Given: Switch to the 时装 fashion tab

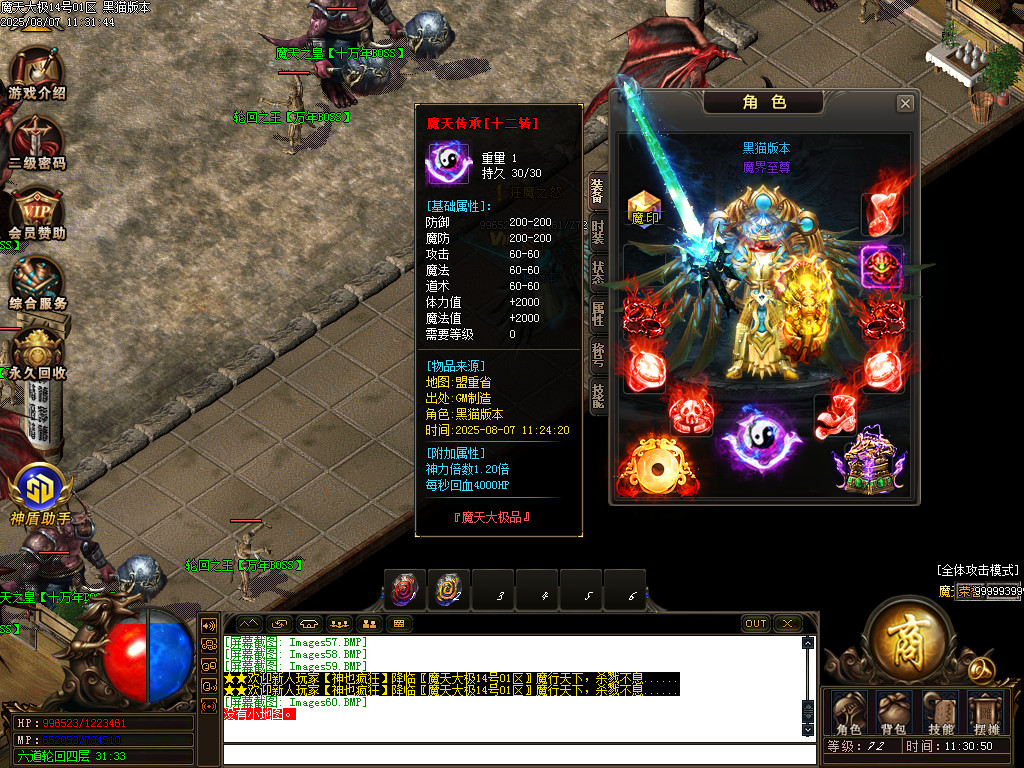Looking at the screenshot, I should pyautogui.click(x=597, y=232).
